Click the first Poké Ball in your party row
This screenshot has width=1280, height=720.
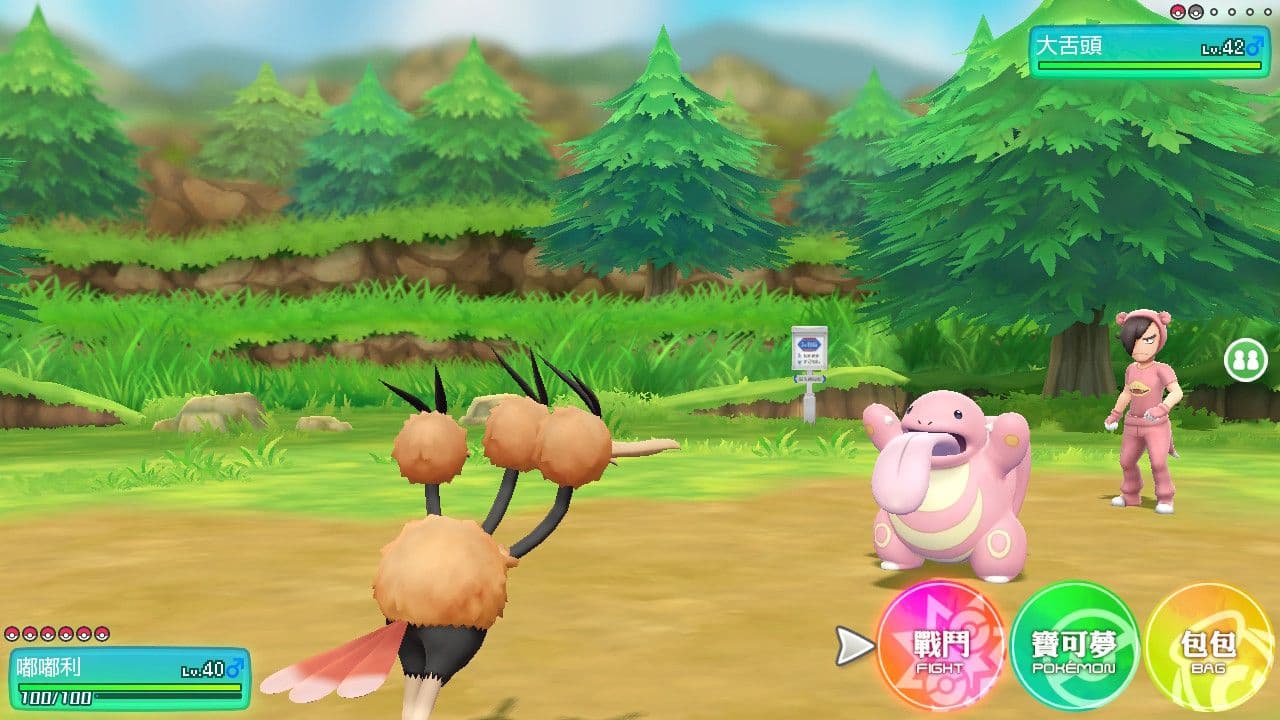click(13, 633)
